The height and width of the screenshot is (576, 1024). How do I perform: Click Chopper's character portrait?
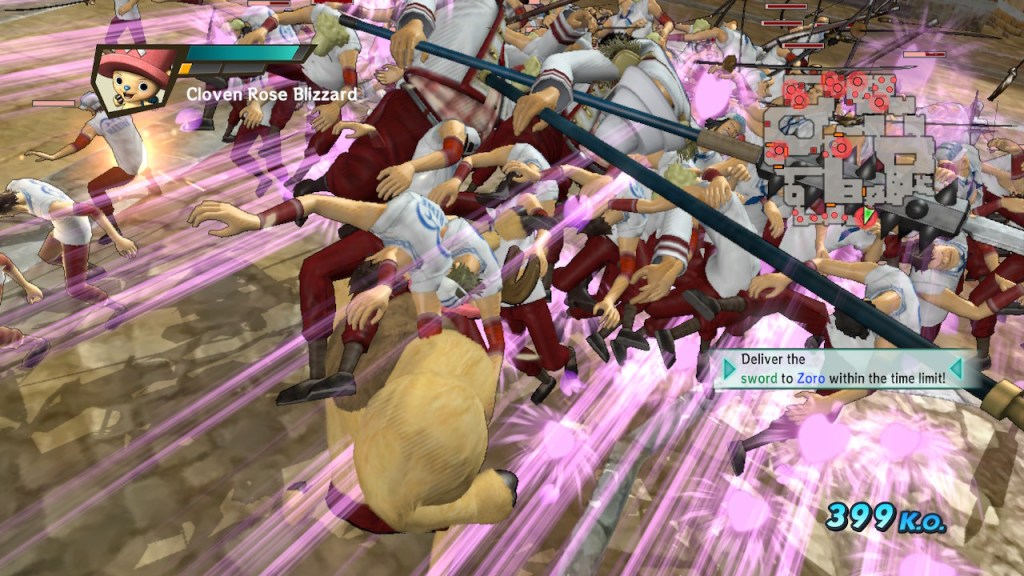pos(136,78)
